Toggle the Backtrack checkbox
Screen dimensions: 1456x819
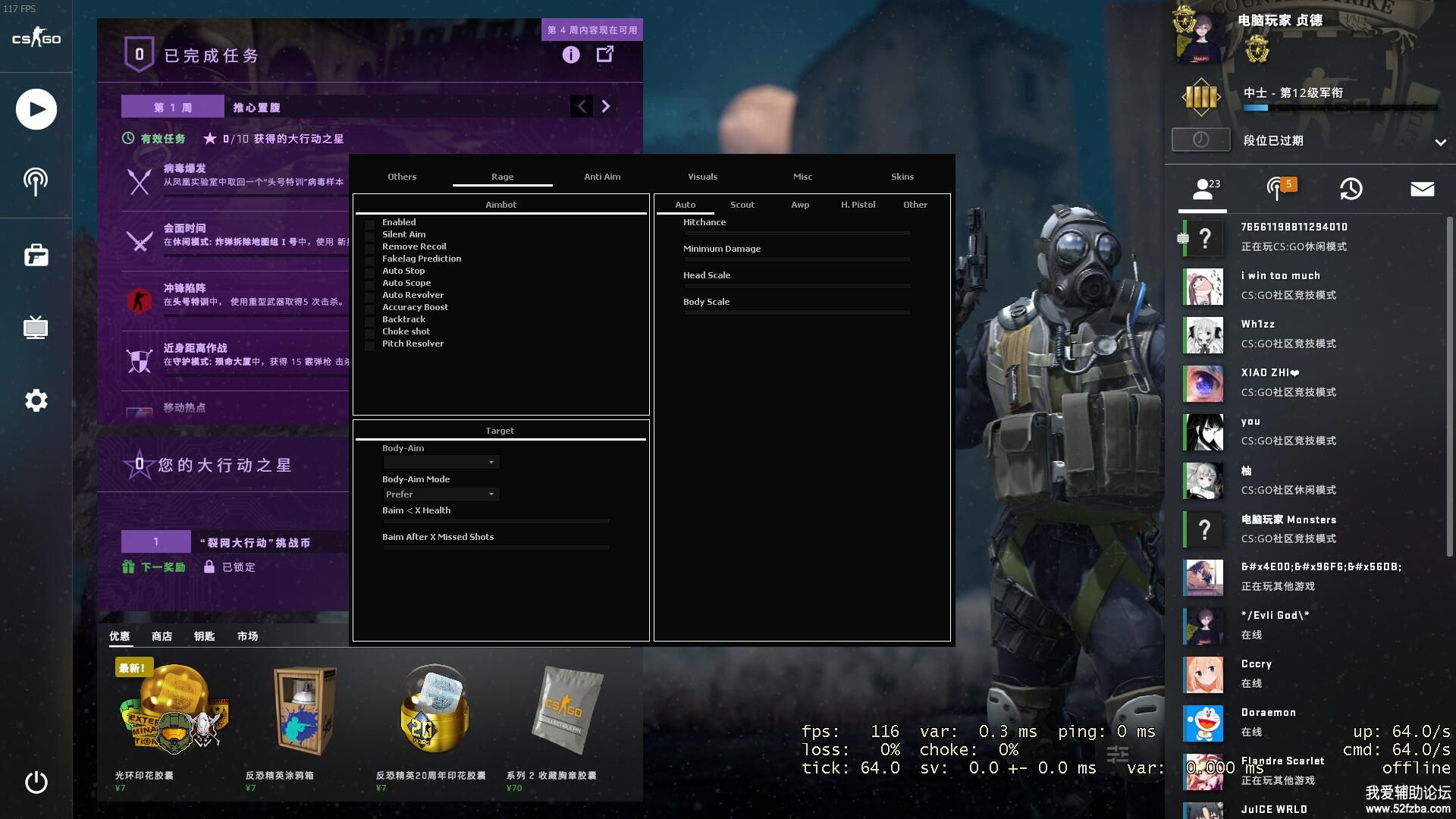pyautogui.click(x=370, y=321)
